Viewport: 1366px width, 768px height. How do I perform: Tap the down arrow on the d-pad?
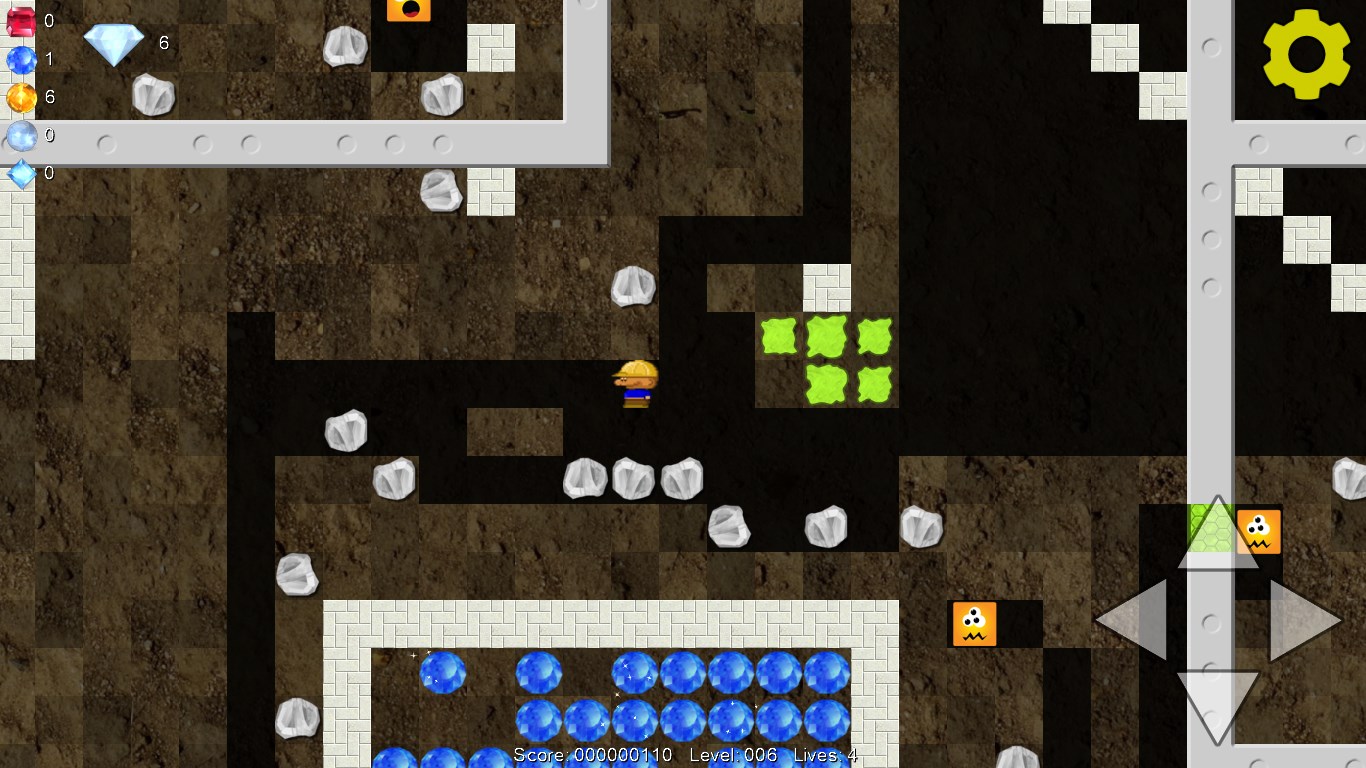pos(1217,704)
